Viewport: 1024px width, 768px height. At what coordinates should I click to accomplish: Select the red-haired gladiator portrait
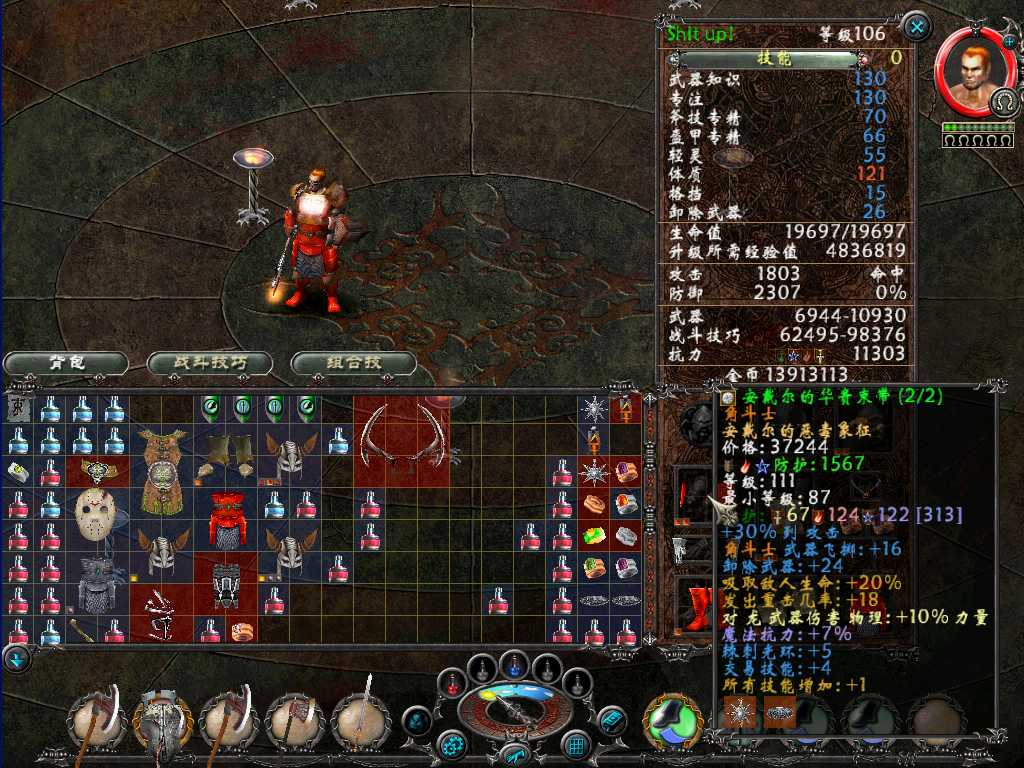[970, 72]
